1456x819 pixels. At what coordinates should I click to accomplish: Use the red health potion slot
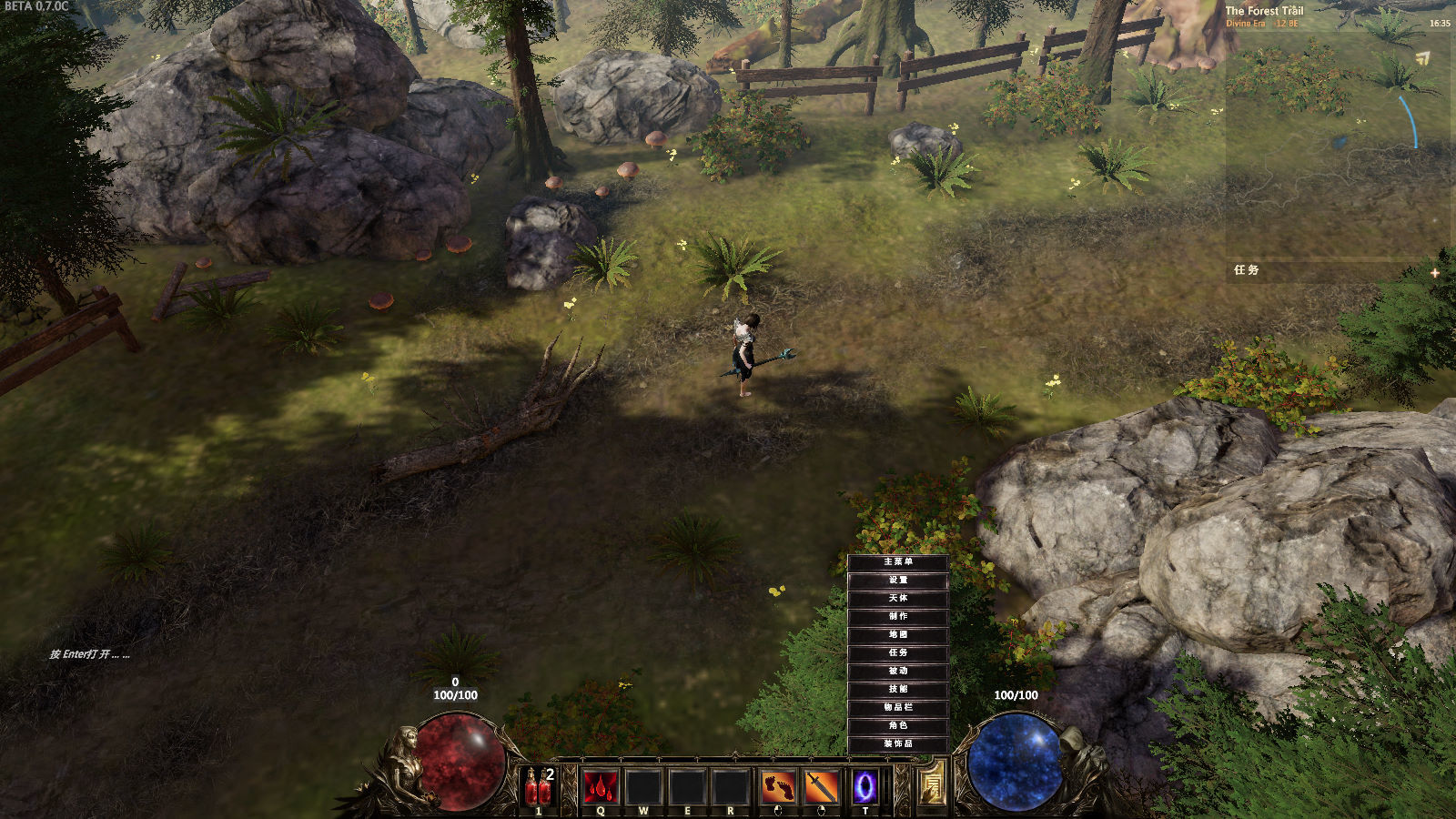pyautogui.click(x=538, y=787)
